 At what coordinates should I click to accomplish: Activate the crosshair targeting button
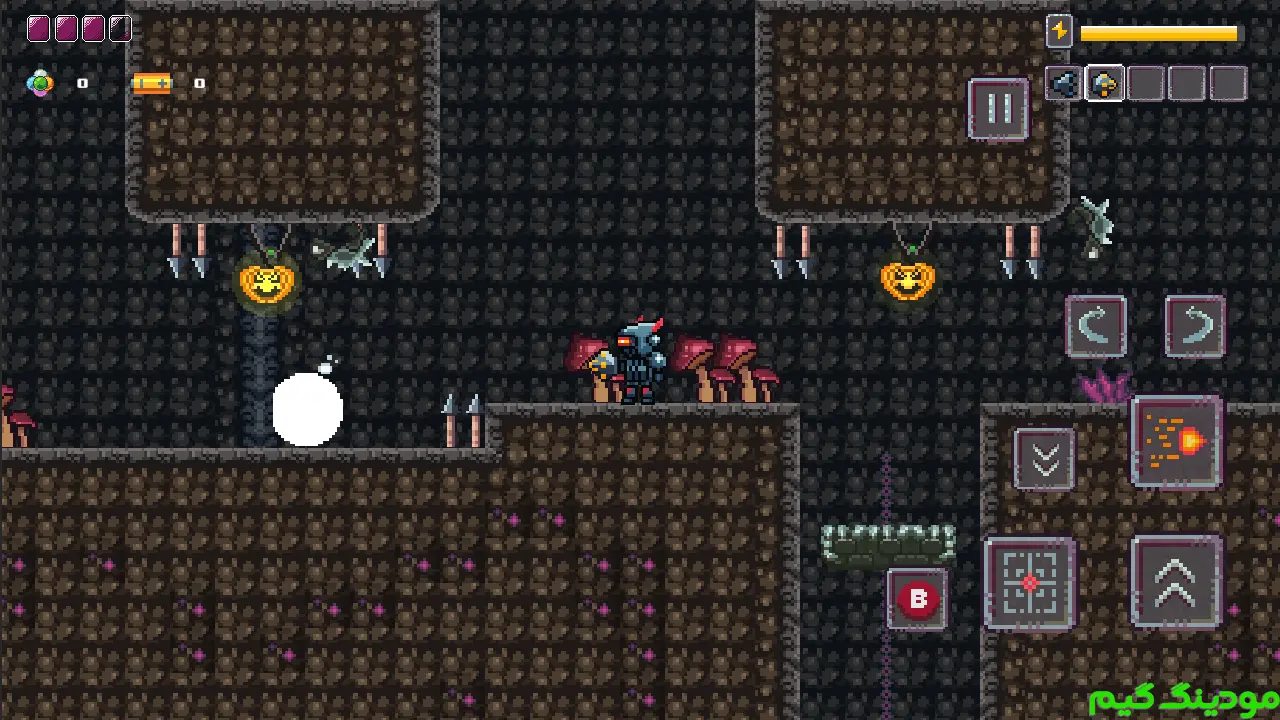coord(1030,584)
